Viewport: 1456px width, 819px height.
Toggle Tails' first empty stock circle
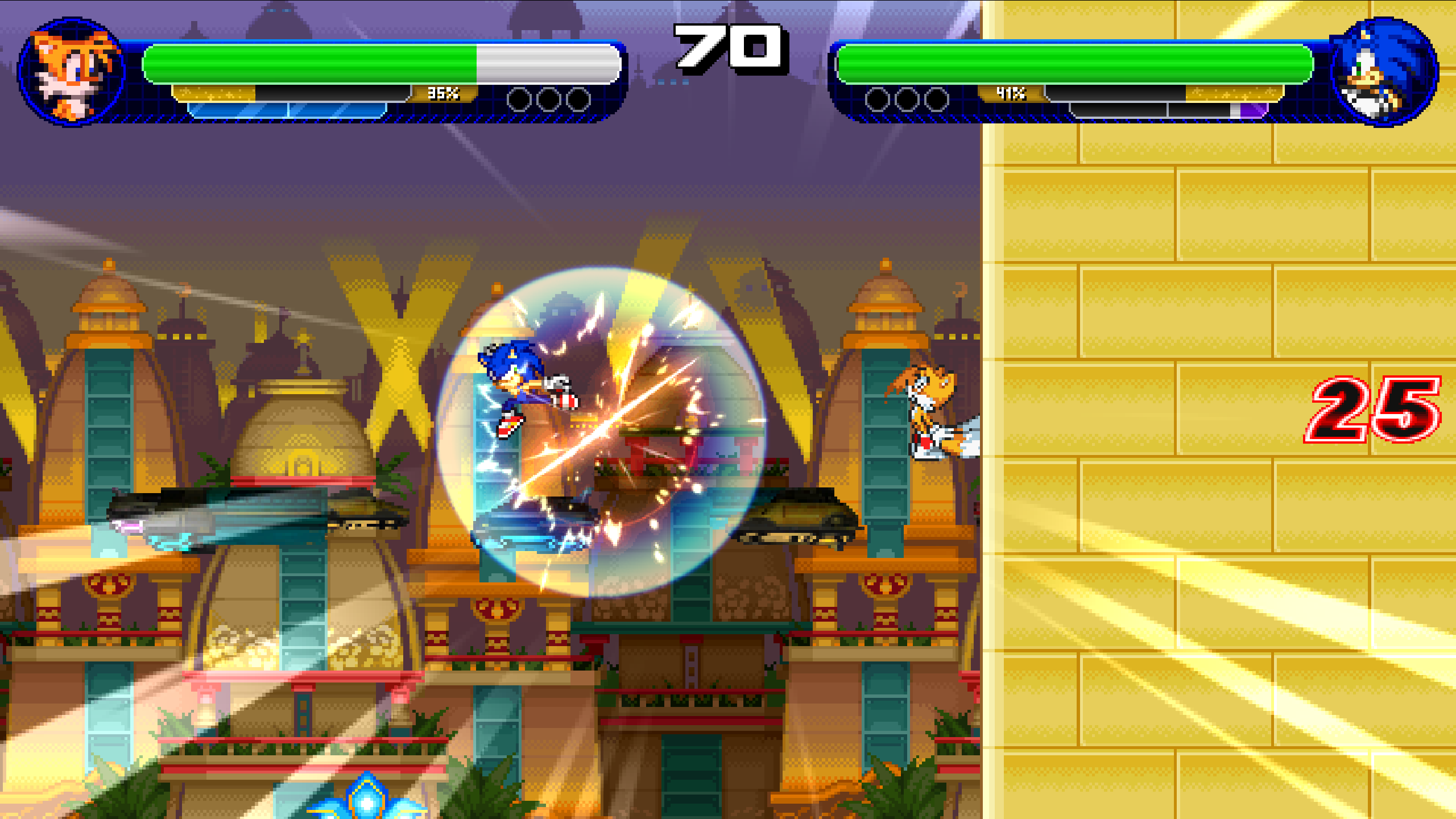pos(519,98)
